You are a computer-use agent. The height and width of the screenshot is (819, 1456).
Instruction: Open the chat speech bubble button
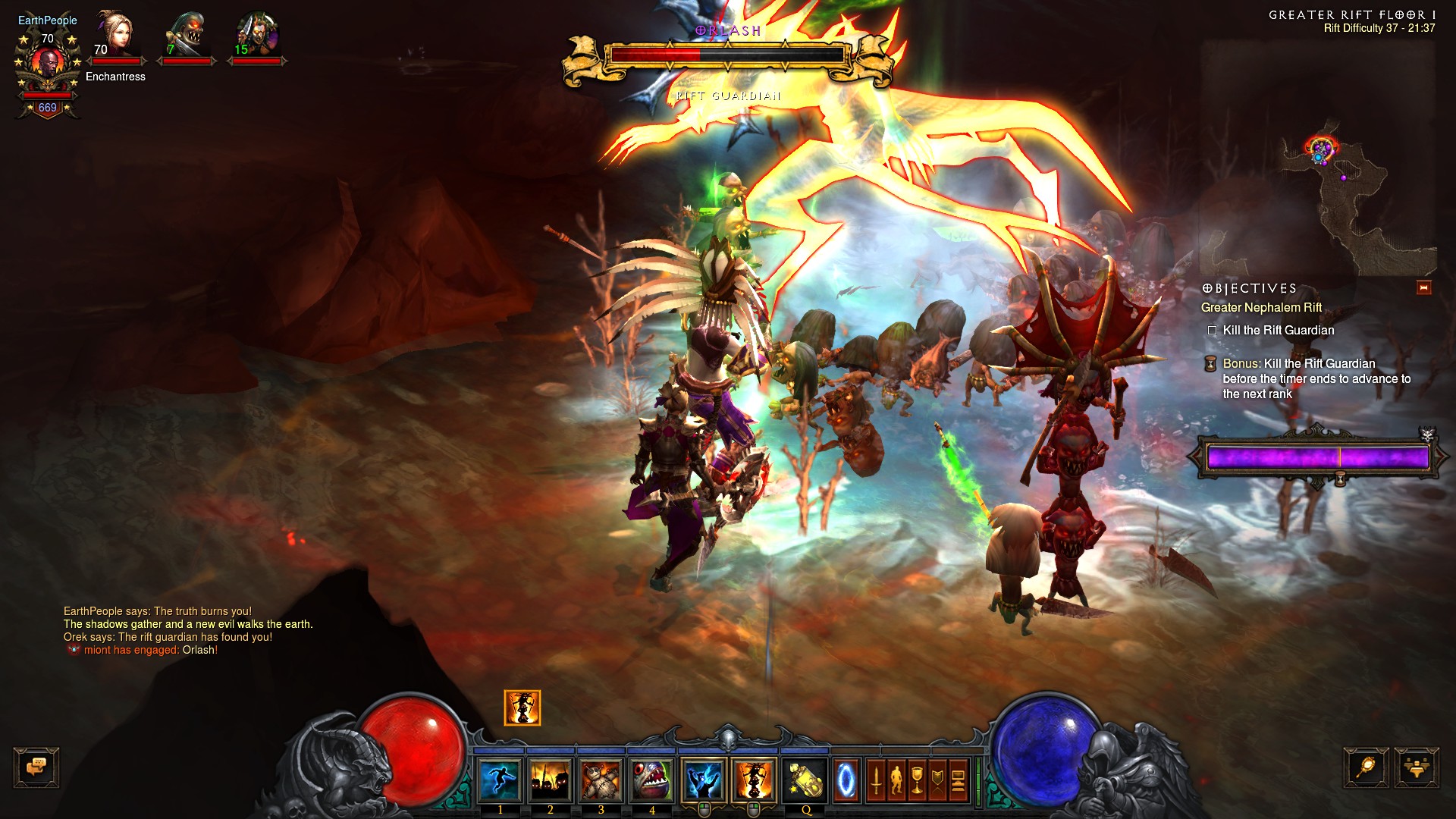click(x=36, y=767)
